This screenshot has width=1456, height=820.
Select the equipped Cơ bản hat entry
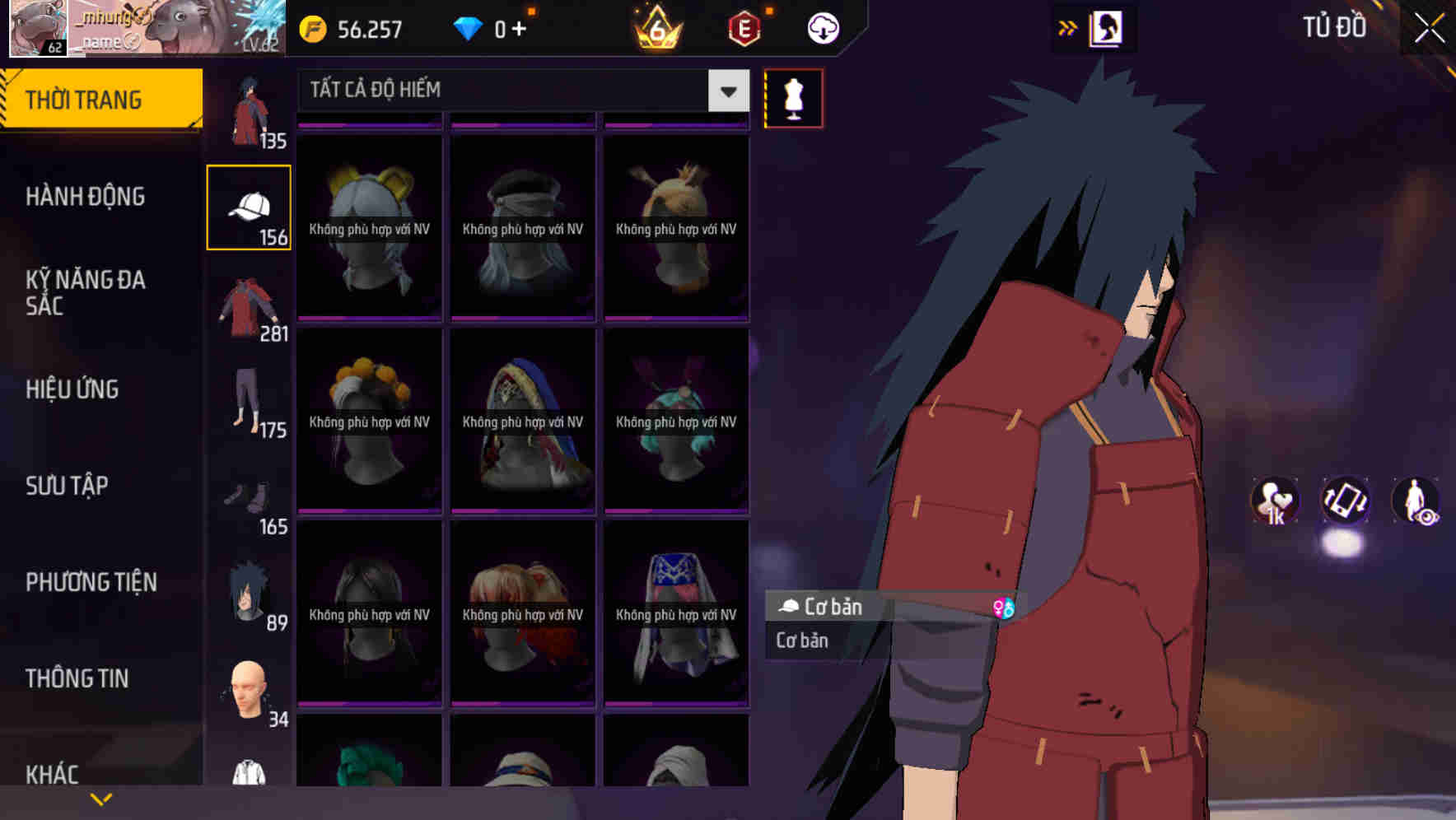tap(824, 608)
